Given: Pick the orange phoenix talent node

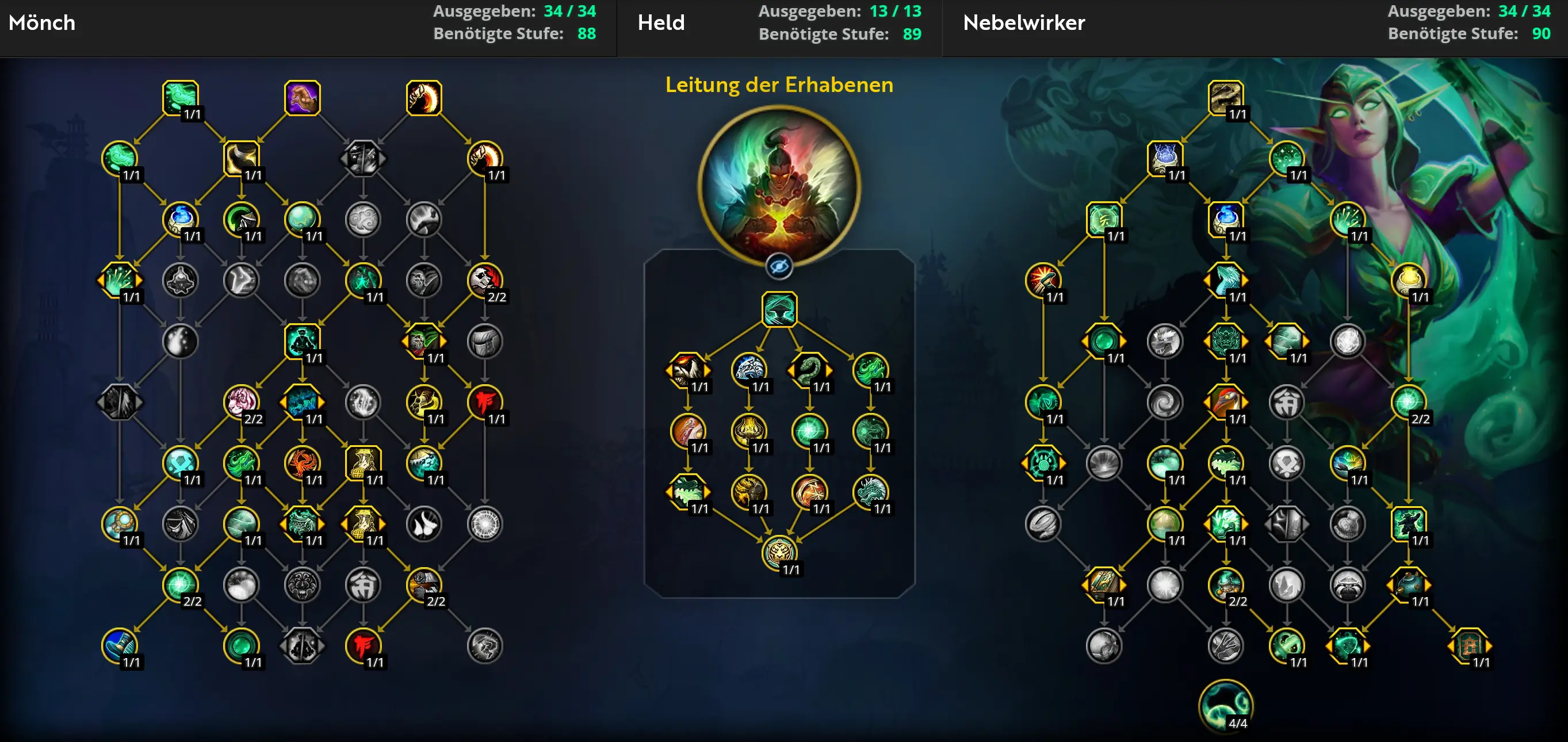Looking at the screenshot, I should (302, 462).
